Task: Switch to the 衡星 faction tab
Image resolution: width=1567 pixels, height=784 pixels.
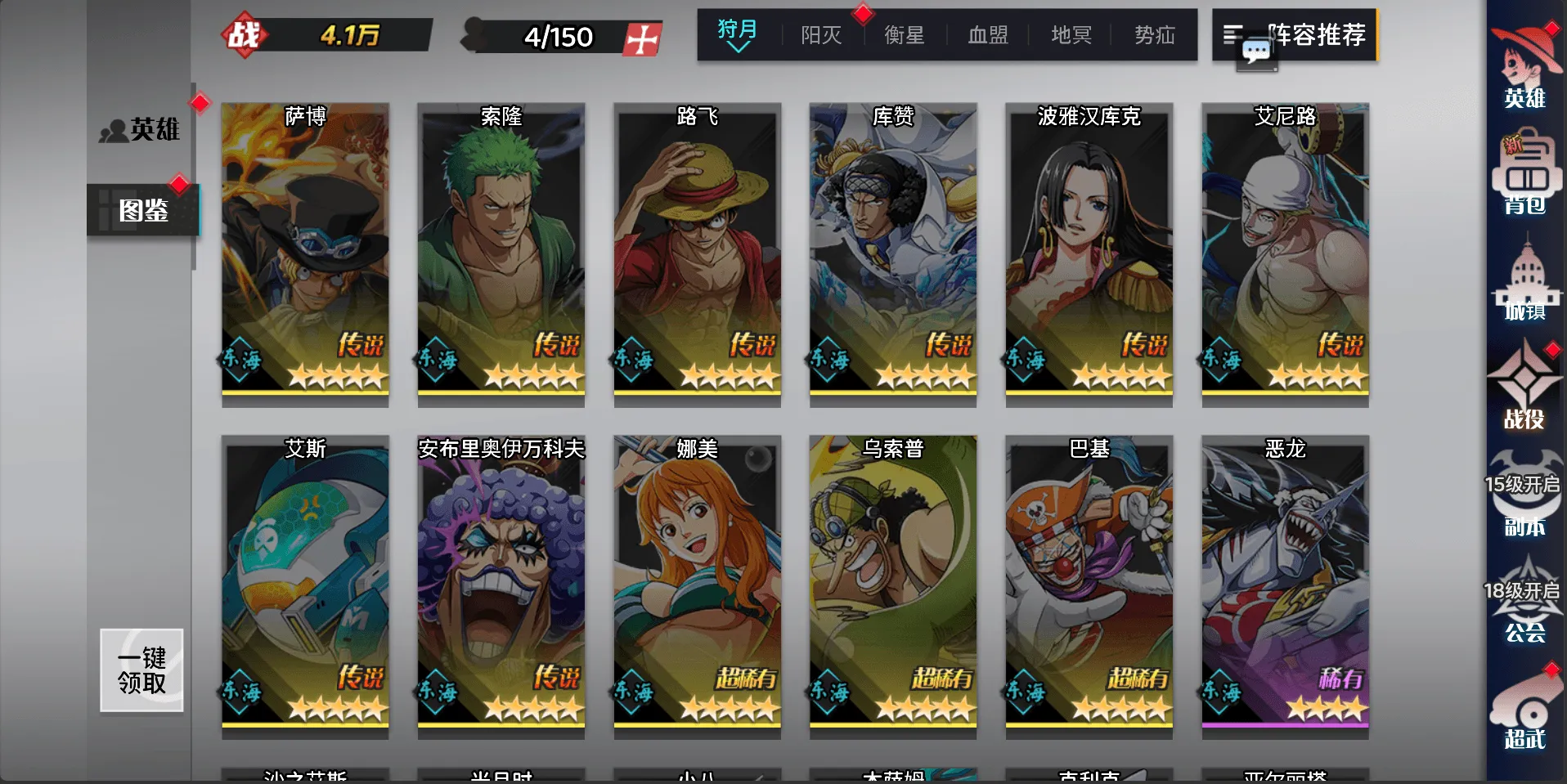Action: click(905, 35)
